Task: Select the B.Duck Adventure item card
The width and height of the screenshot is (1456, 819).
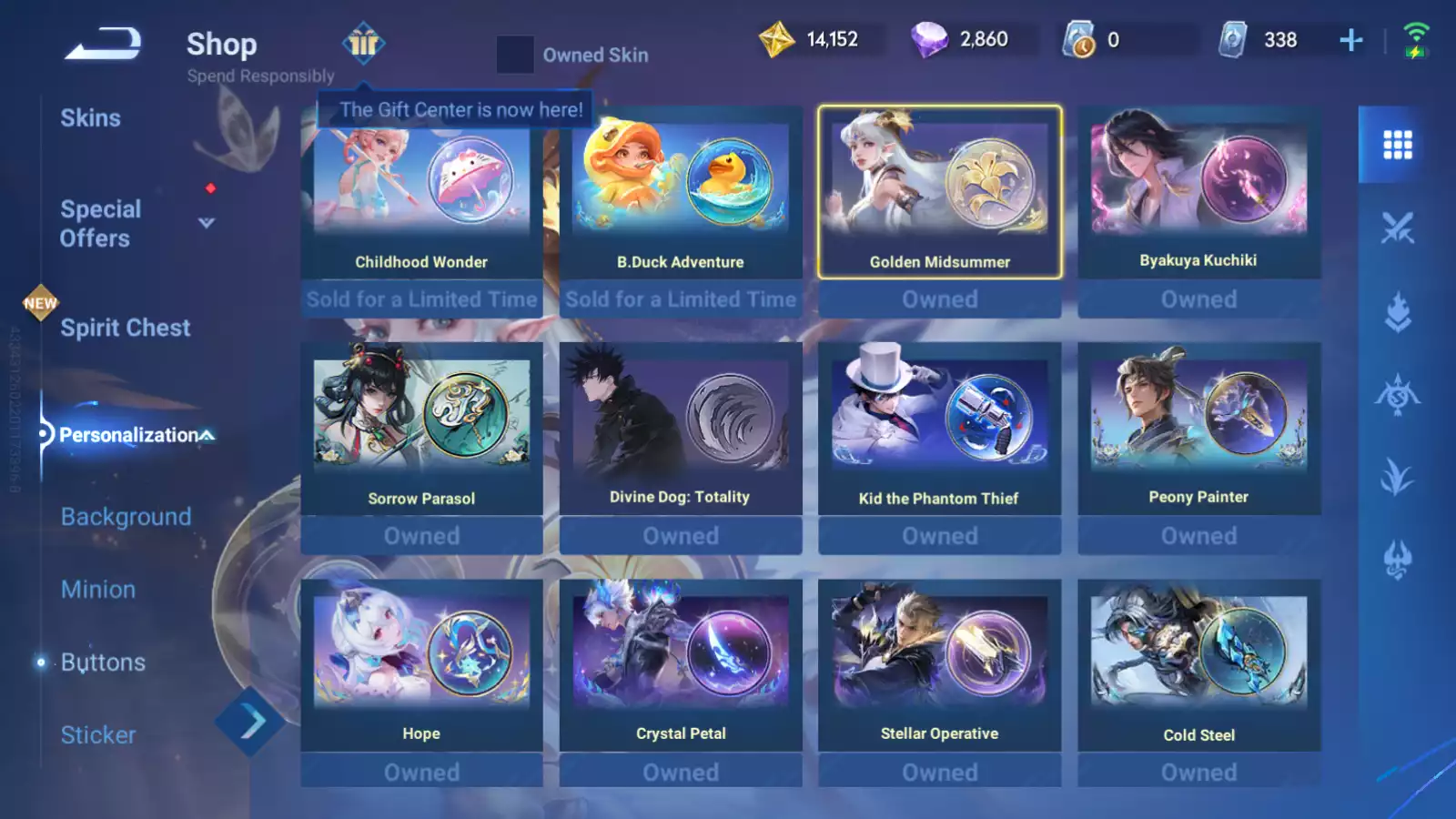Action: (x=681, y=196)
